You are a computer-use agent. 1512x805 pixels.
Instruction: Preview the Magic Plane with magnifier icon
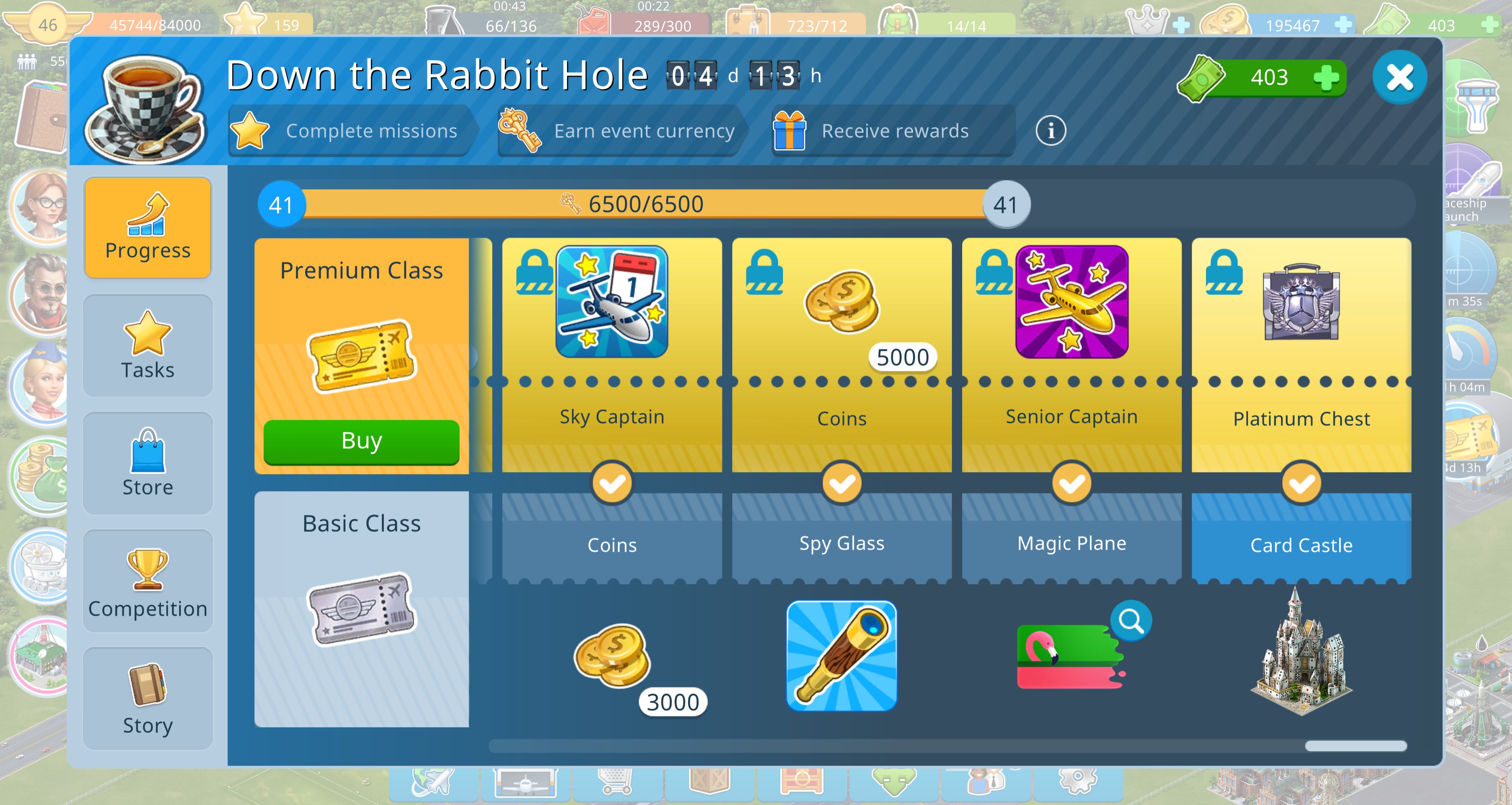1130,621
